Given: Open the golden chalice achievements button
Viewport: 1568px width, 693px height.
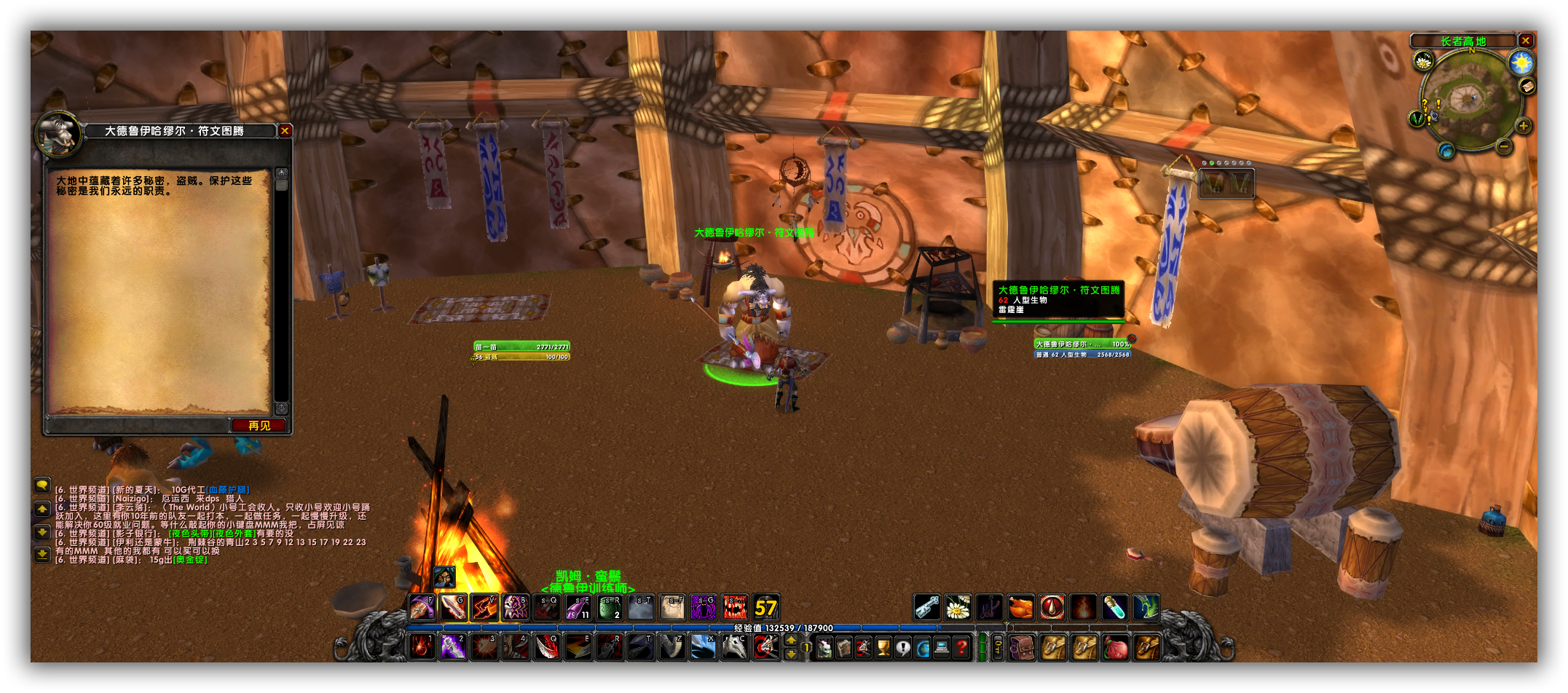Looking at the screenshot, I should tap(883, 647).
